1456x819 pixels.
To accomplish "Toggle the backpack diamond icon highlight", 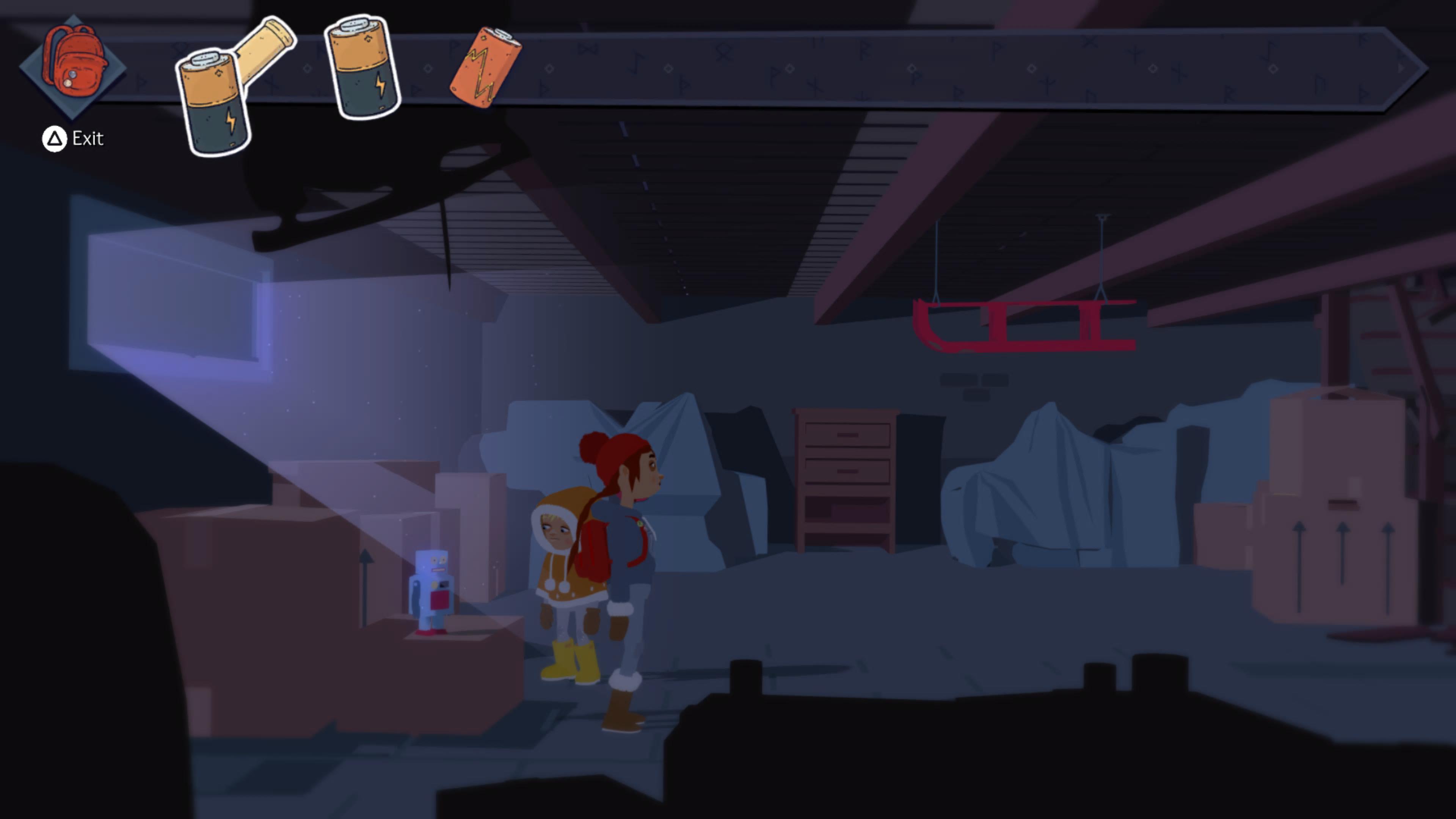I will coord(73,67).
